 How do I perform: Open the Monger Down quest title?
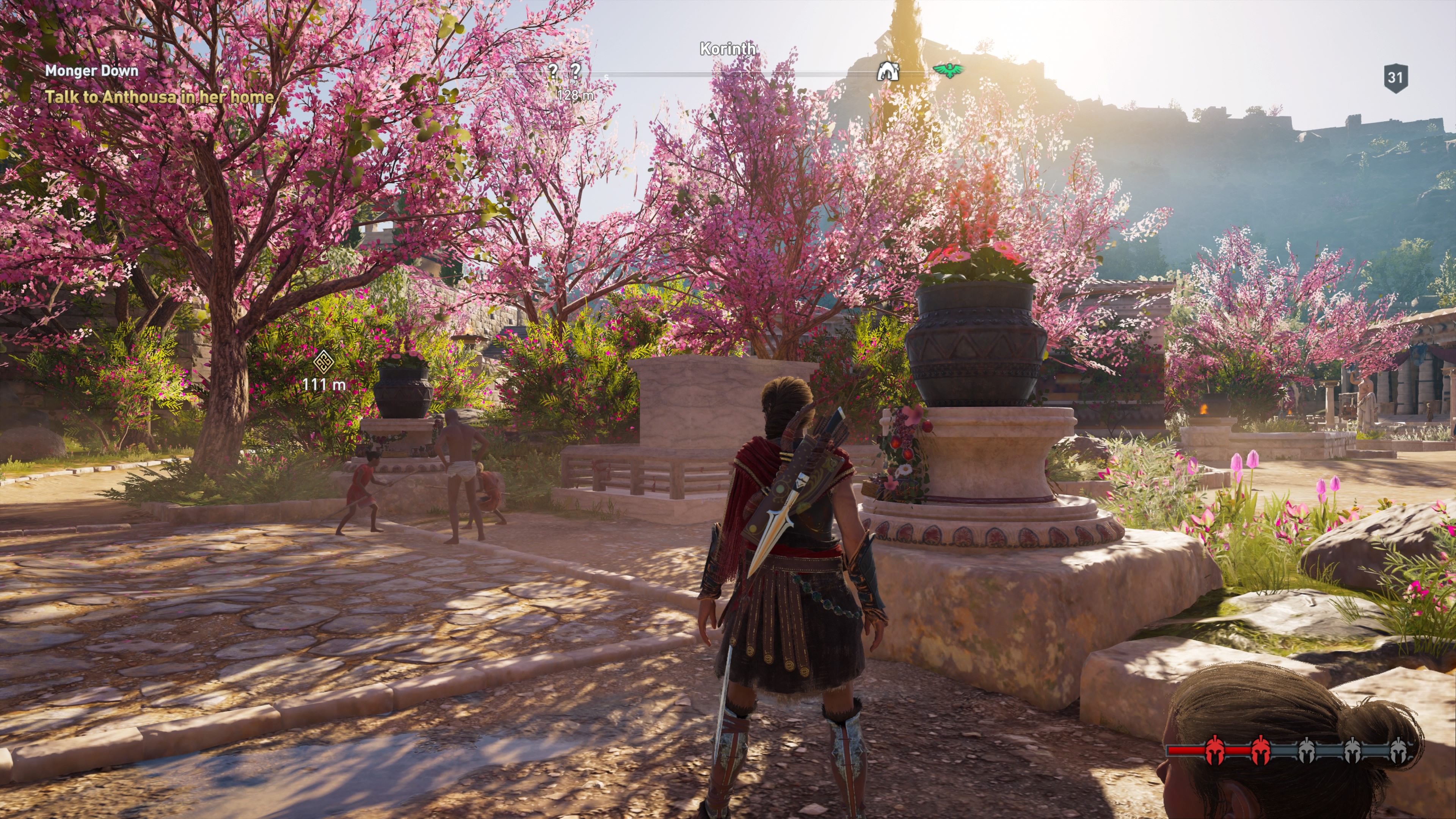[91, 71]
